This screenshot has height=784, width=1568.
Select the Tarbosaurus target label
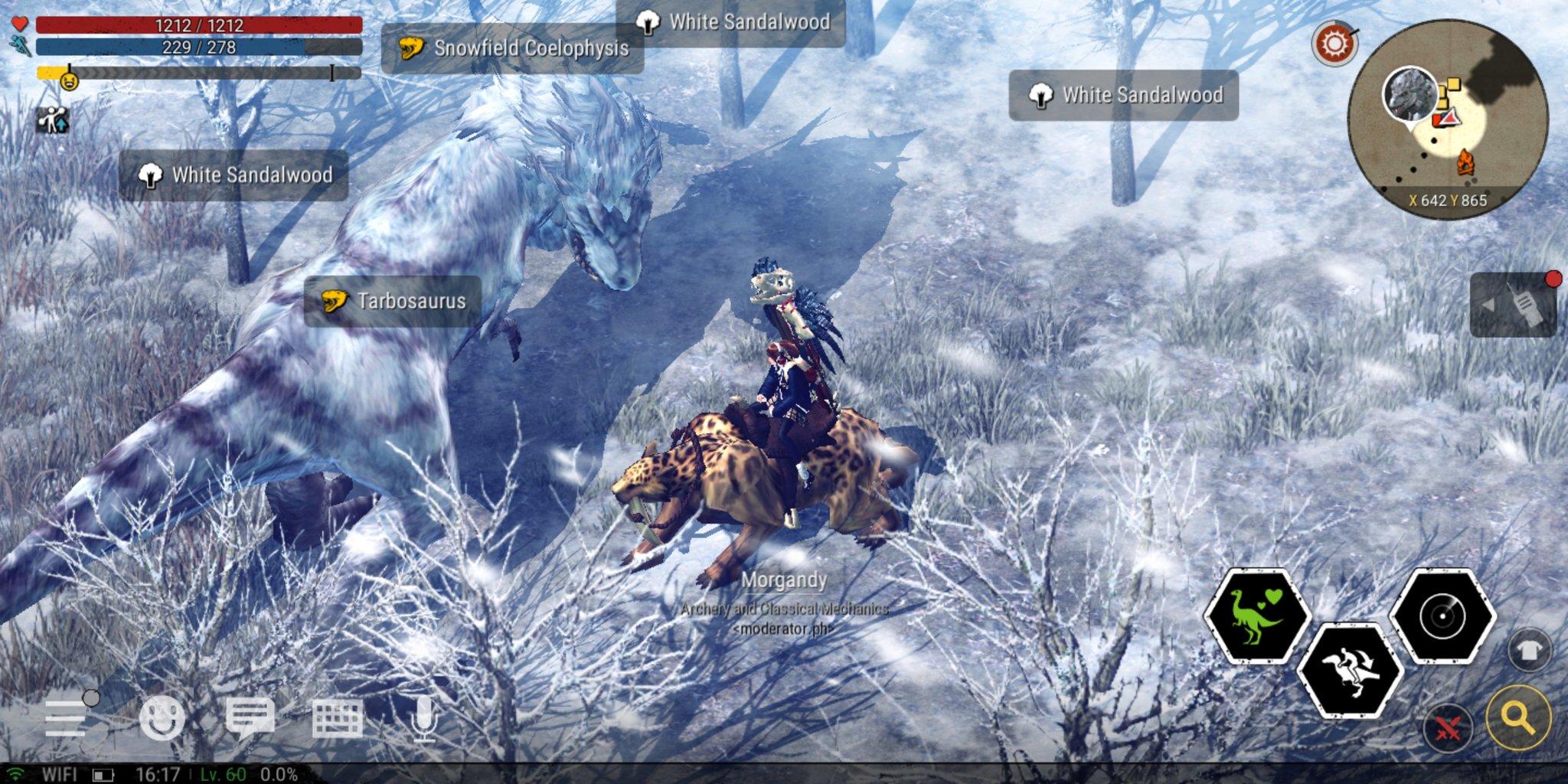pos(393,301)
